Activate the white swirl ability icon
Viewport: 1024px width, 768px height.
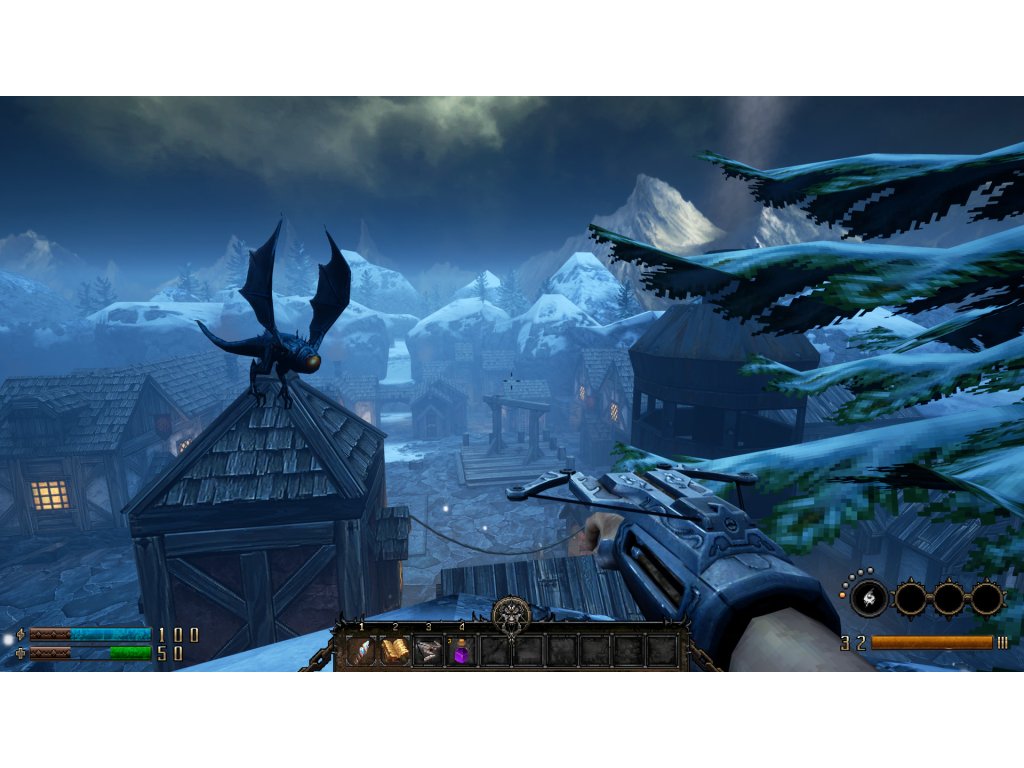coord(869,598)
